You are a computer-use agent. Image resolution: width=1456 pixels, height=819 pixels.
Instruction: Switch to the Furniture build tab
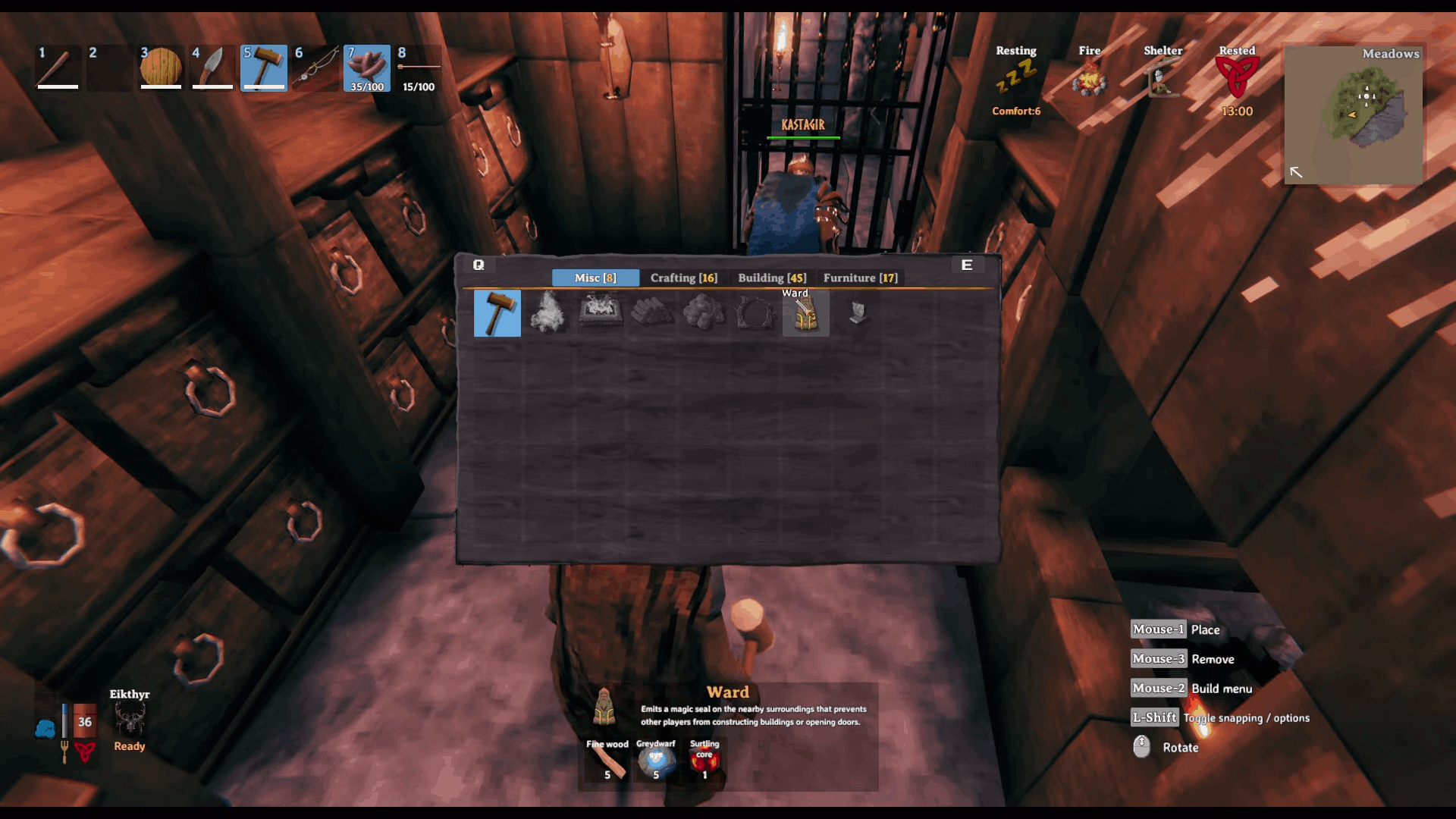pyautogui.click(x=861, y=278)
